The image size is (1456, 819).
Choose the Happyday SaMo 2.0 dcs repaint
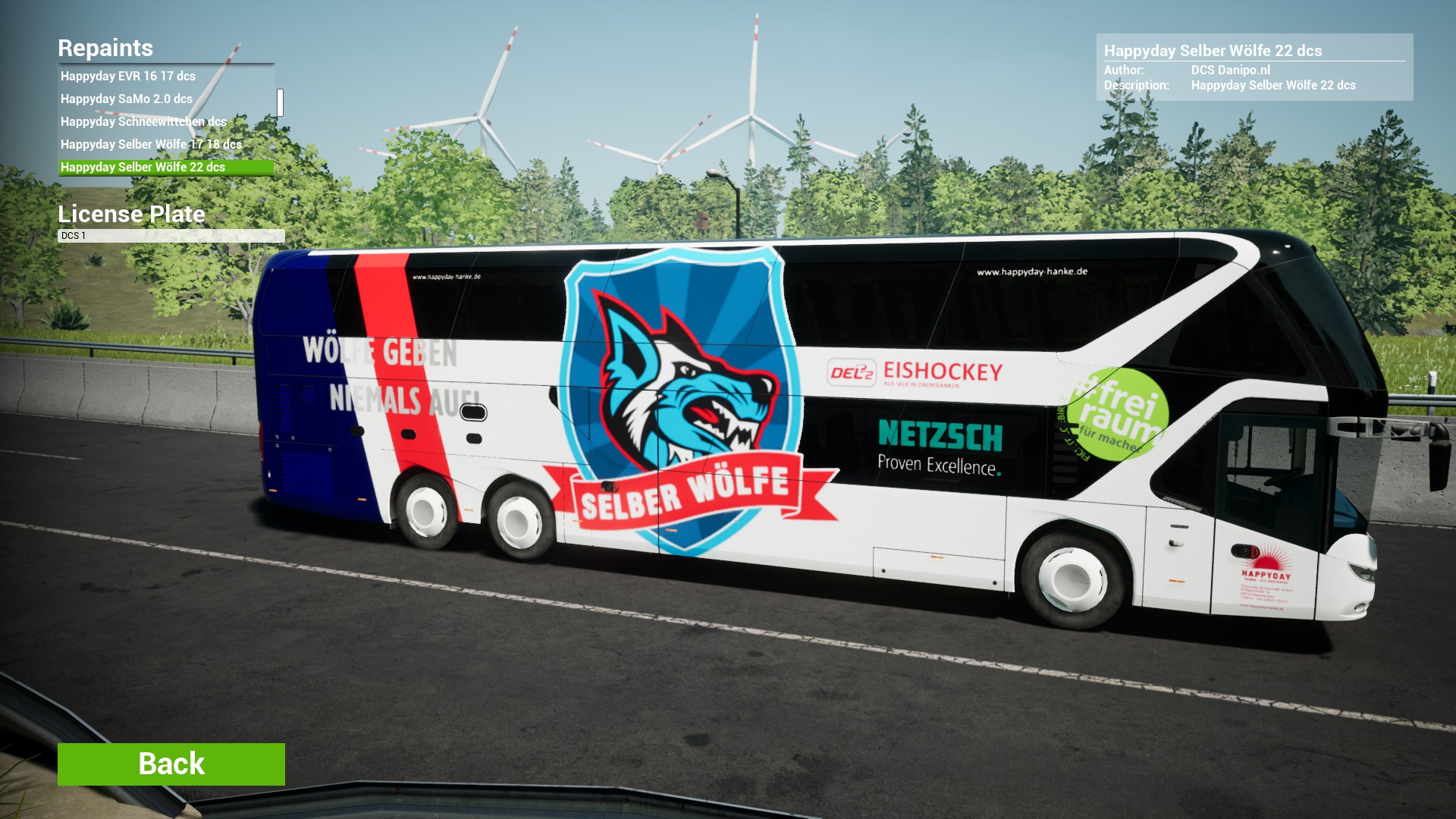tap(127, 99)
